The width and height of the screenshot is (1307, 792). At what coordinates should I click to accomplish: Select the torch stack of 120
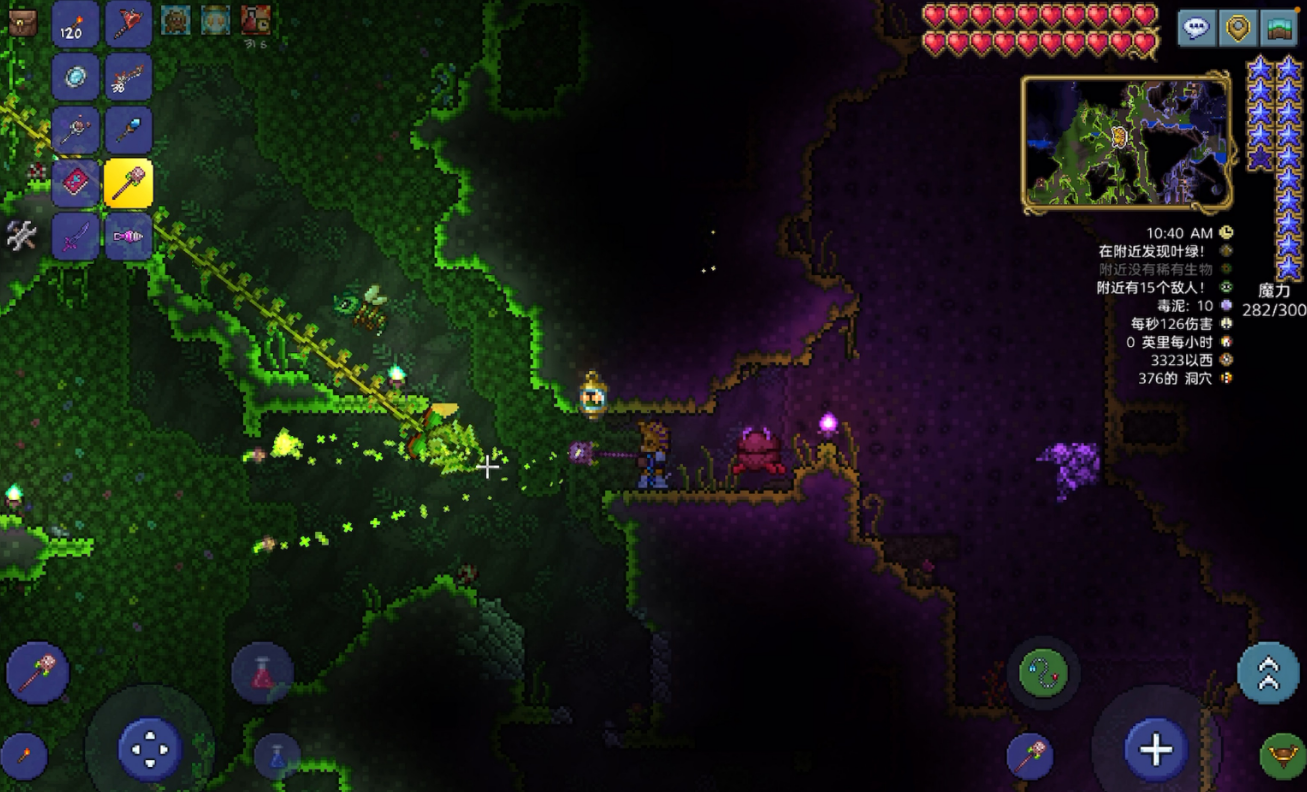click(x=75, y=25)
